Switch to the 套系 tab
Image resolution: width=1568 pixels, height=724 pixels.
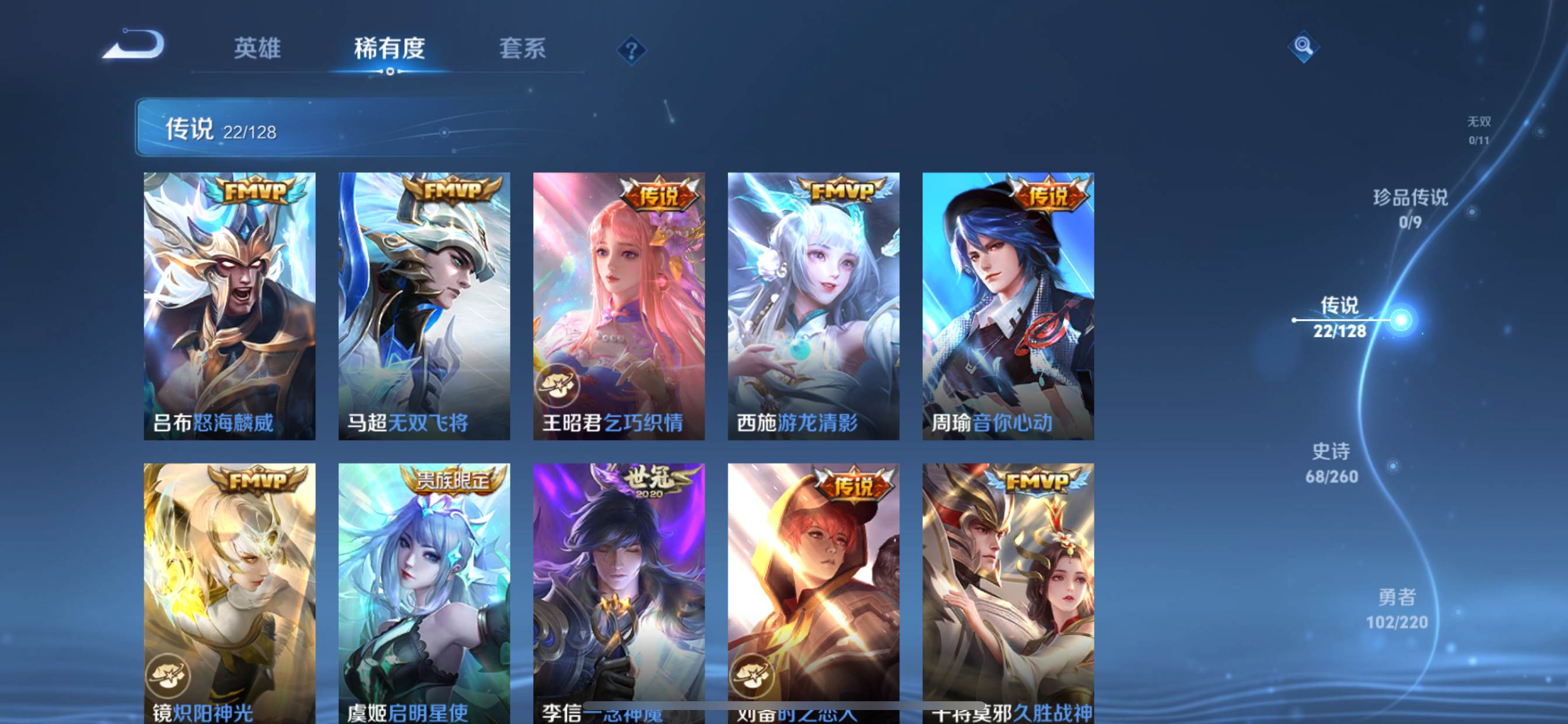(522, 50)
